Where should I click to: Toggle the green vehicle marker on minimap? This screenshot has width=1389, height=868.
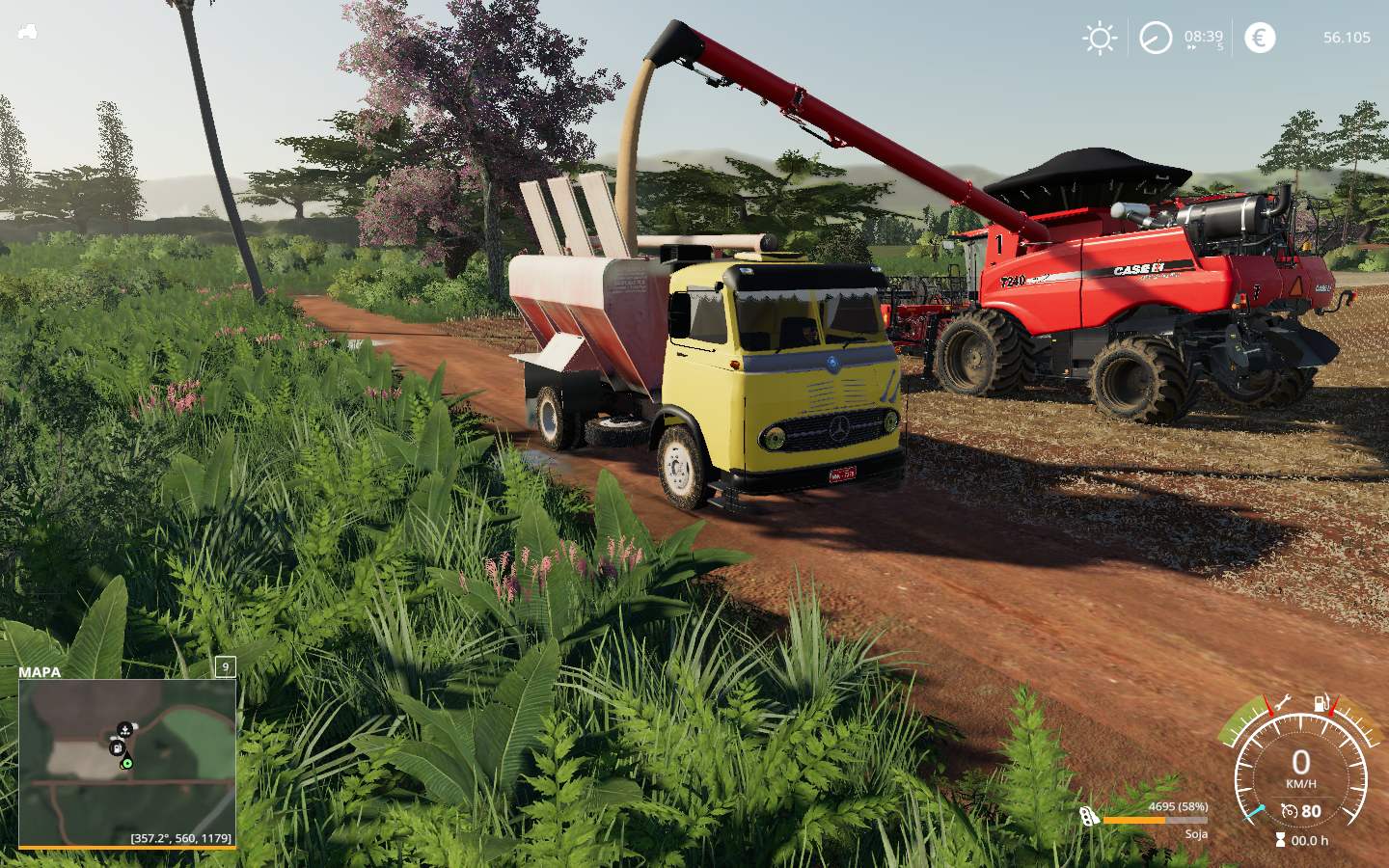tap(127, 763)
